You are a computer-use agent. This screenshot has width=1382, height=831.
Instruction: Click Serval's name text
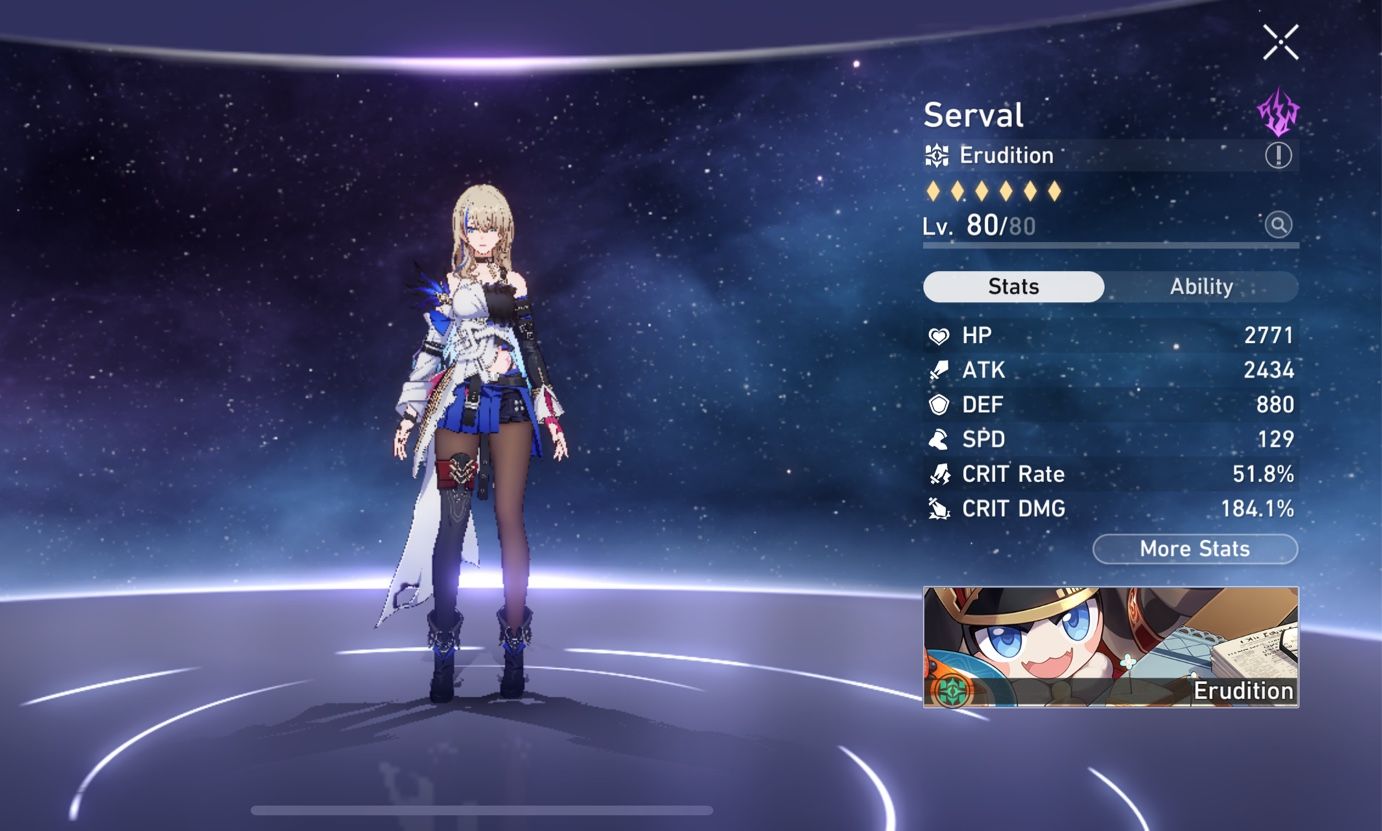coord(973,114)
